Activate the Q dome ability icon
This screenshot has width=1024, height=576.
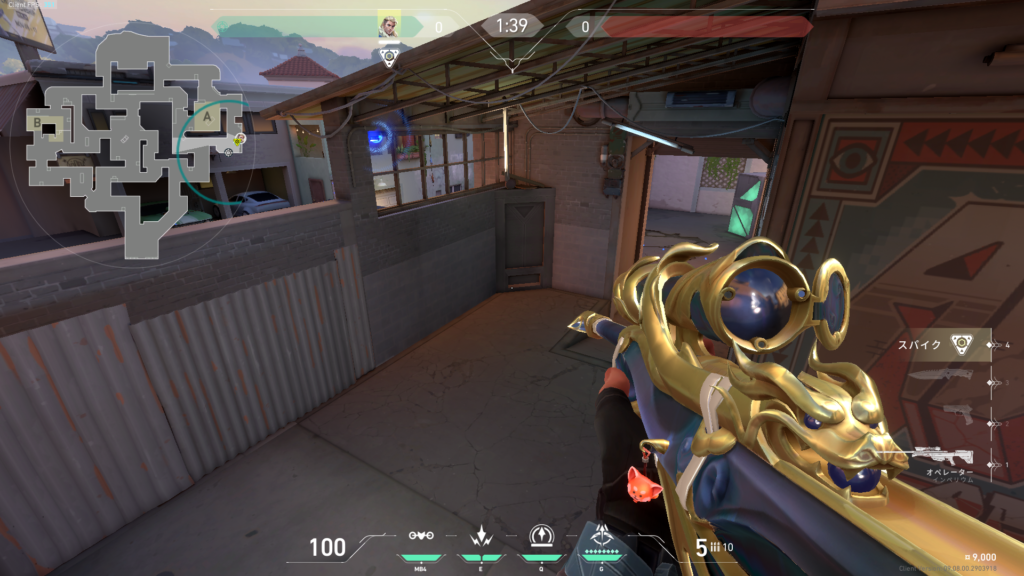click(x=541, y=537)
